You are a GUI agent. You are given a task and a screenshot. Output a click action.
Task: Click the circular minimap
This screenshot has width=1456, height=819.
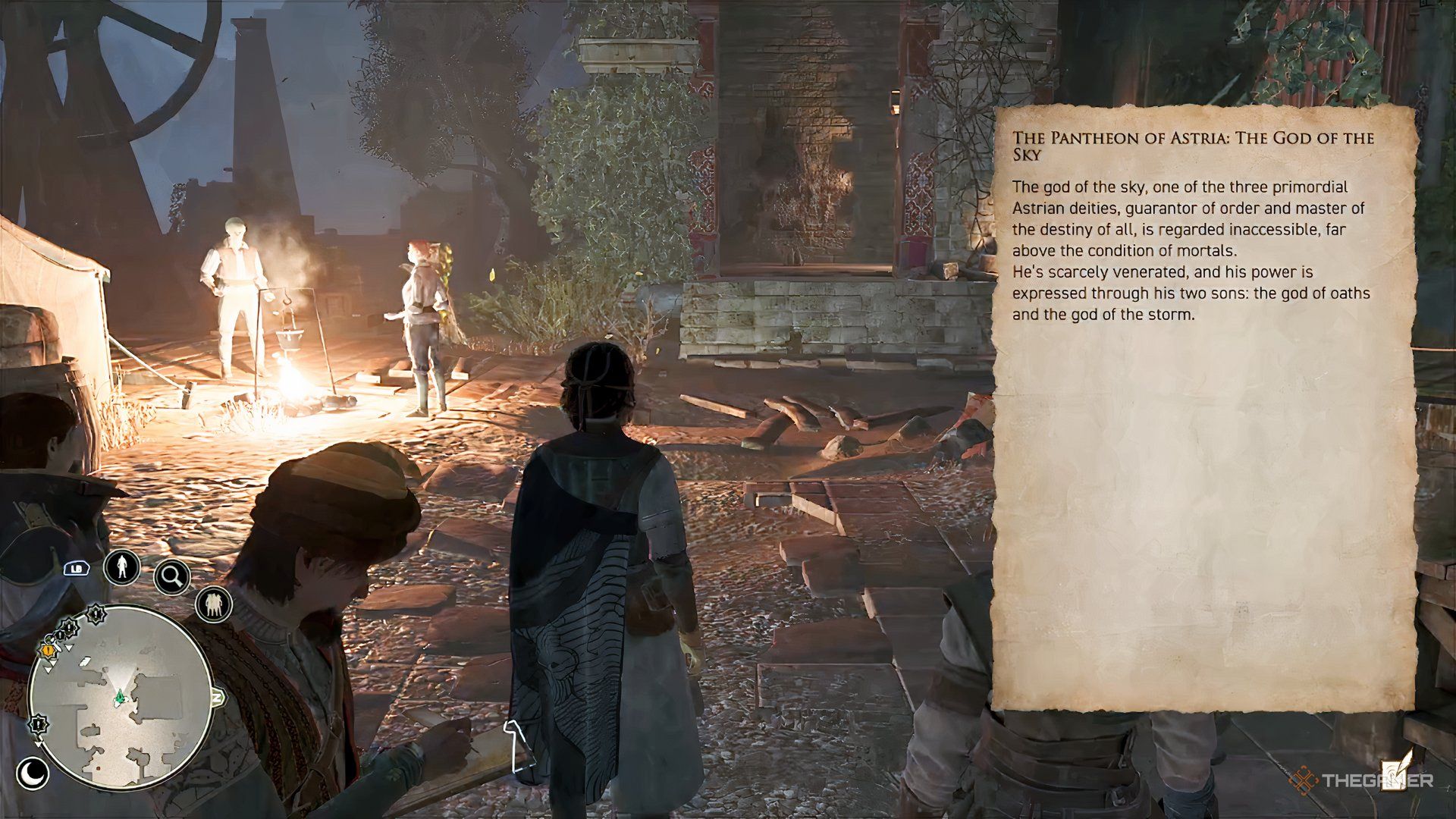pyautogui.click(x=120, y=696)
